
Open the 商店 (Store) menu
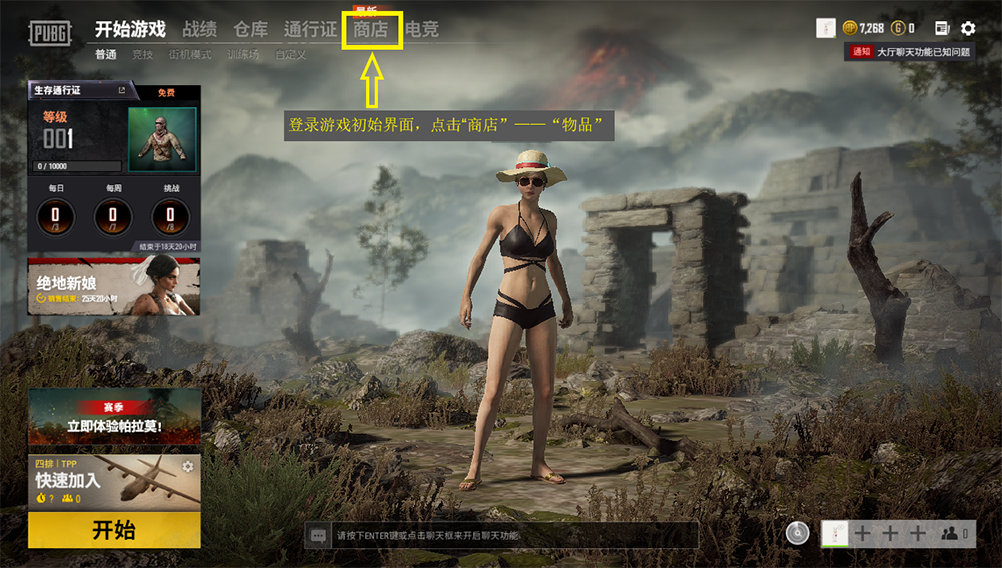click(x=371, y=30)
